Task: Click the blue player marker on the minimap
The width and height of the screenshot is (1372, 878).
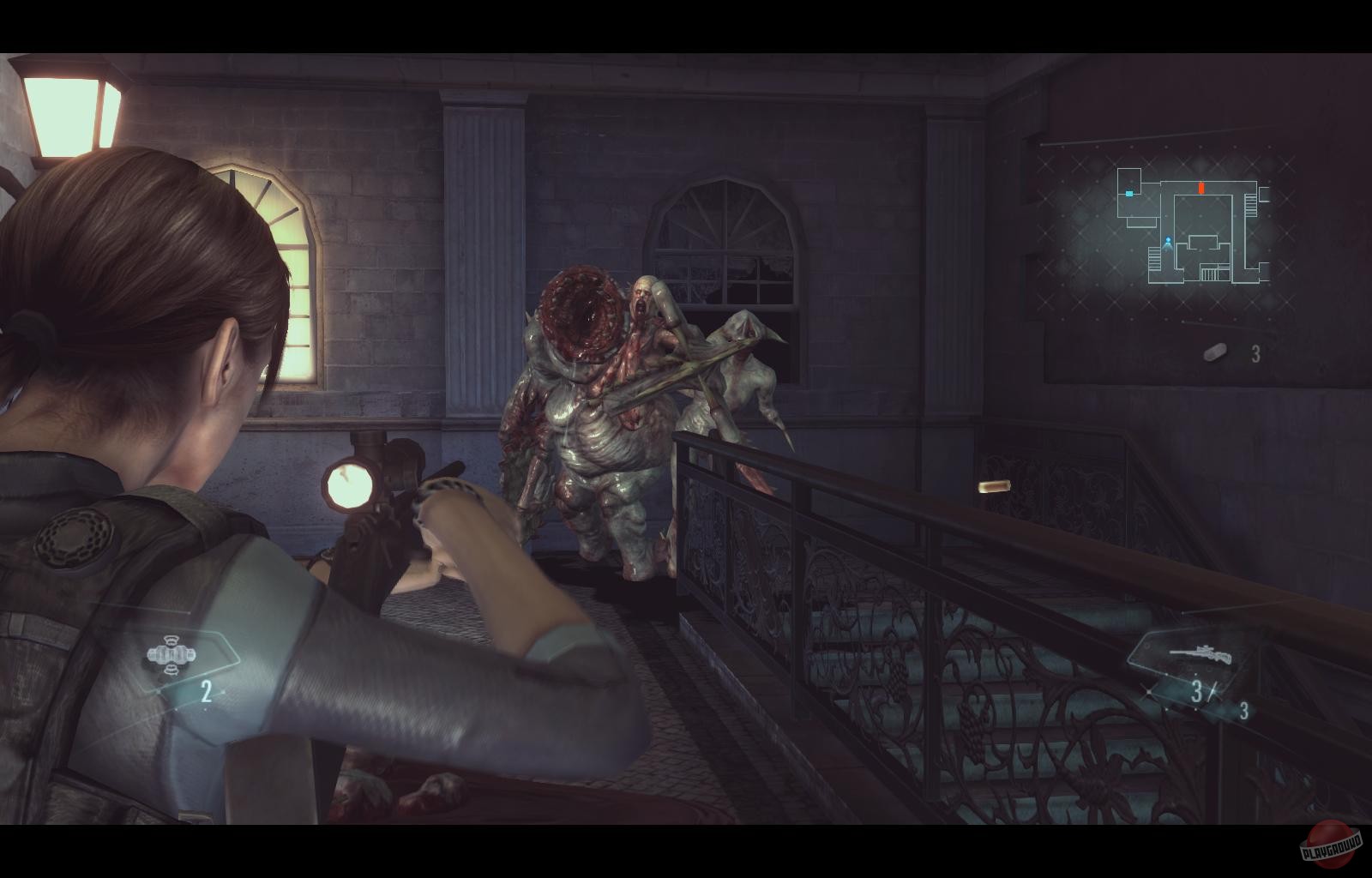Action: tap(1167, 241)
